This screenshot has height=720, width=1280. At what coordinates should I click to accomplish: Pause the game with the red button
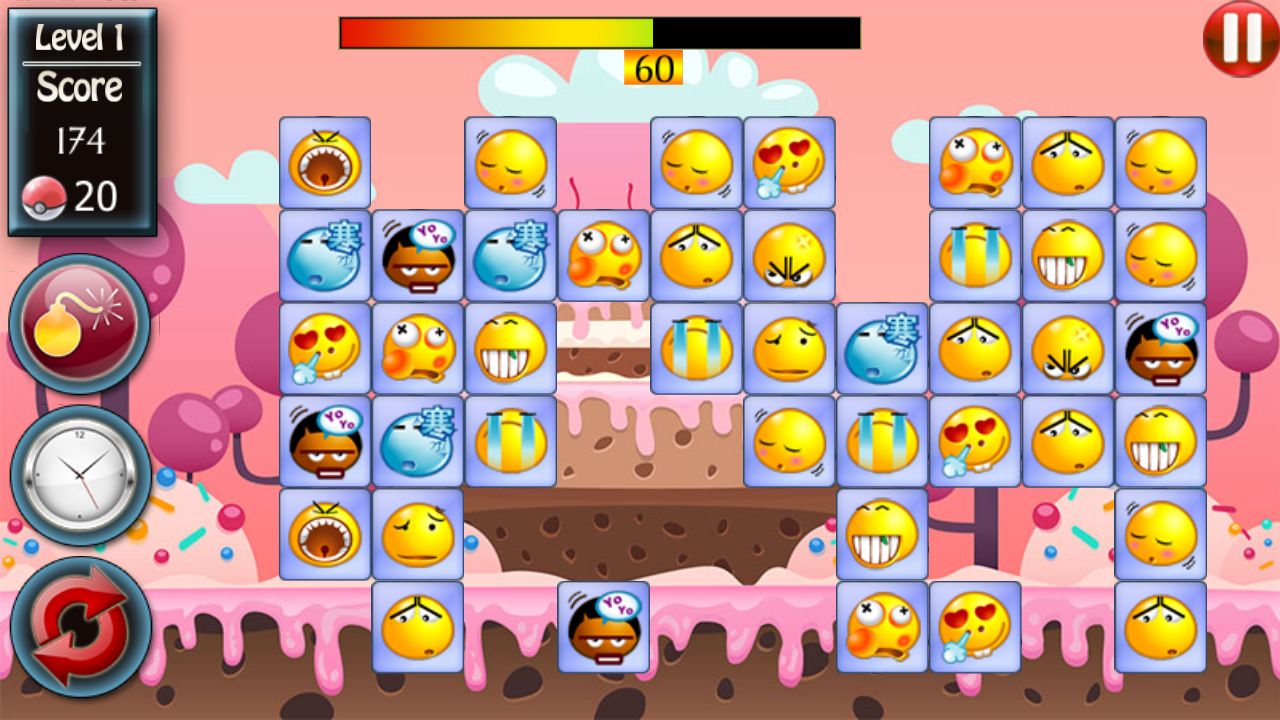[1240, 39]
